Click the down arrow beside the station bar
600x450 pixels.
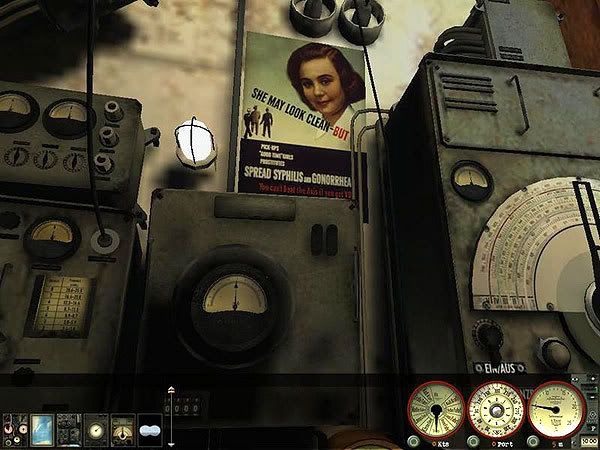(171, 443)
